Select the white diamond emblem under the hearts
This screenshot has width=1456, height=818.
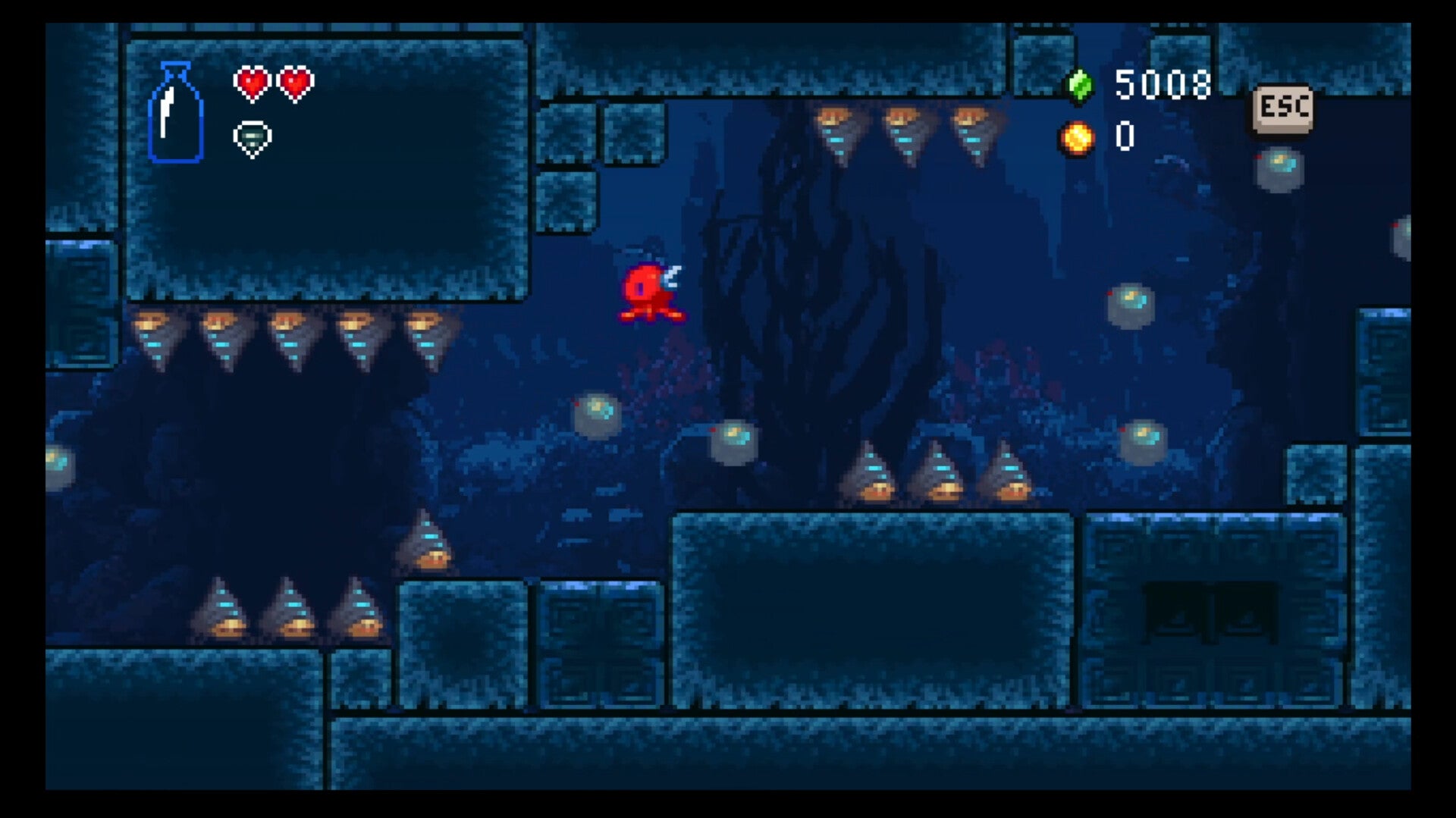pyautogui.click(x=252, y=139)
